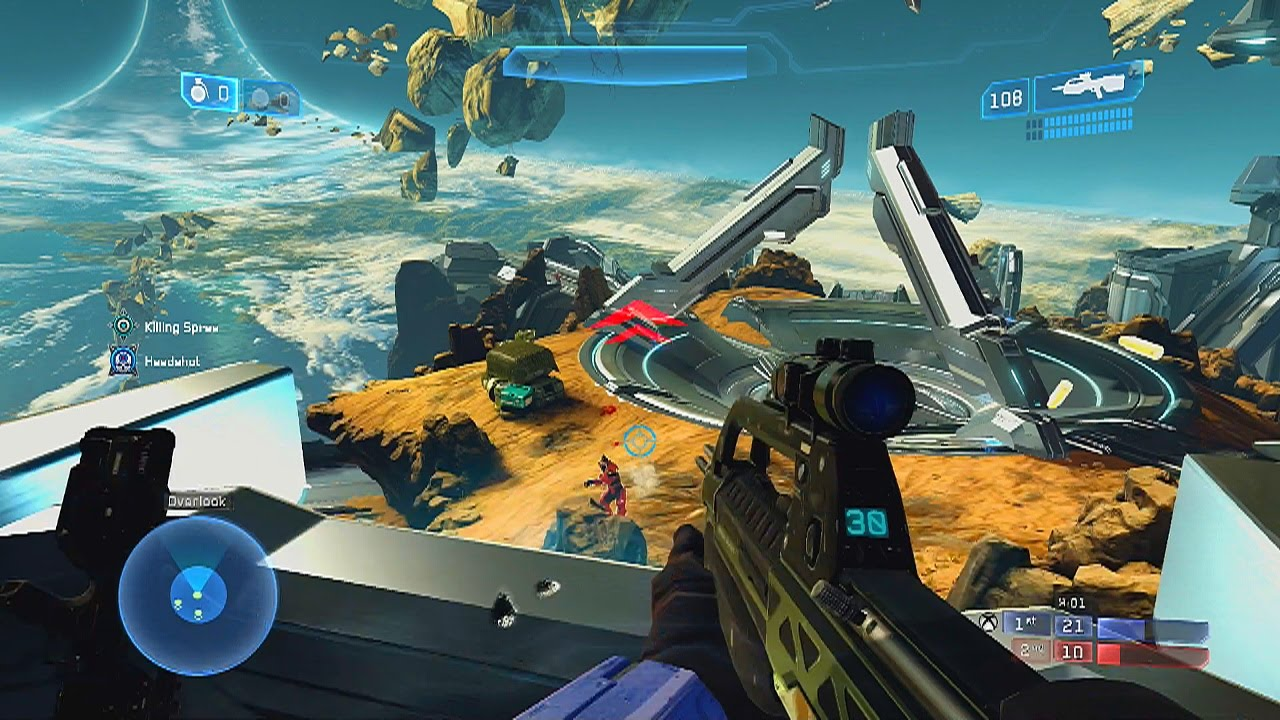Click the match timer showing 9:01

pyautogui.click(x=1072, y=602)
